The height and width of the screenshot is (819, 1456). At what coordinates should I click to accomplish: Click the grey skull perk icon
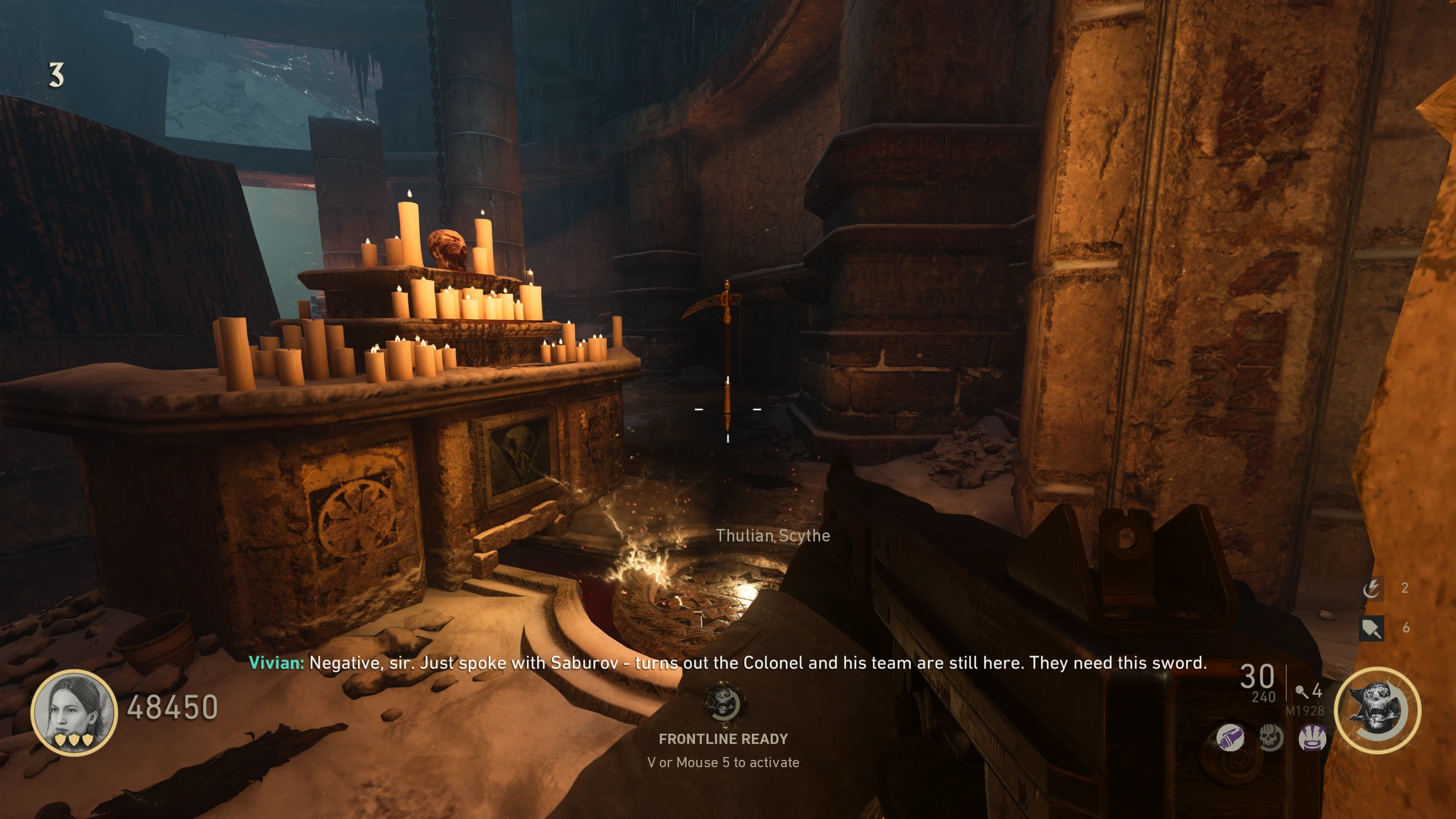pos(1271,738)
